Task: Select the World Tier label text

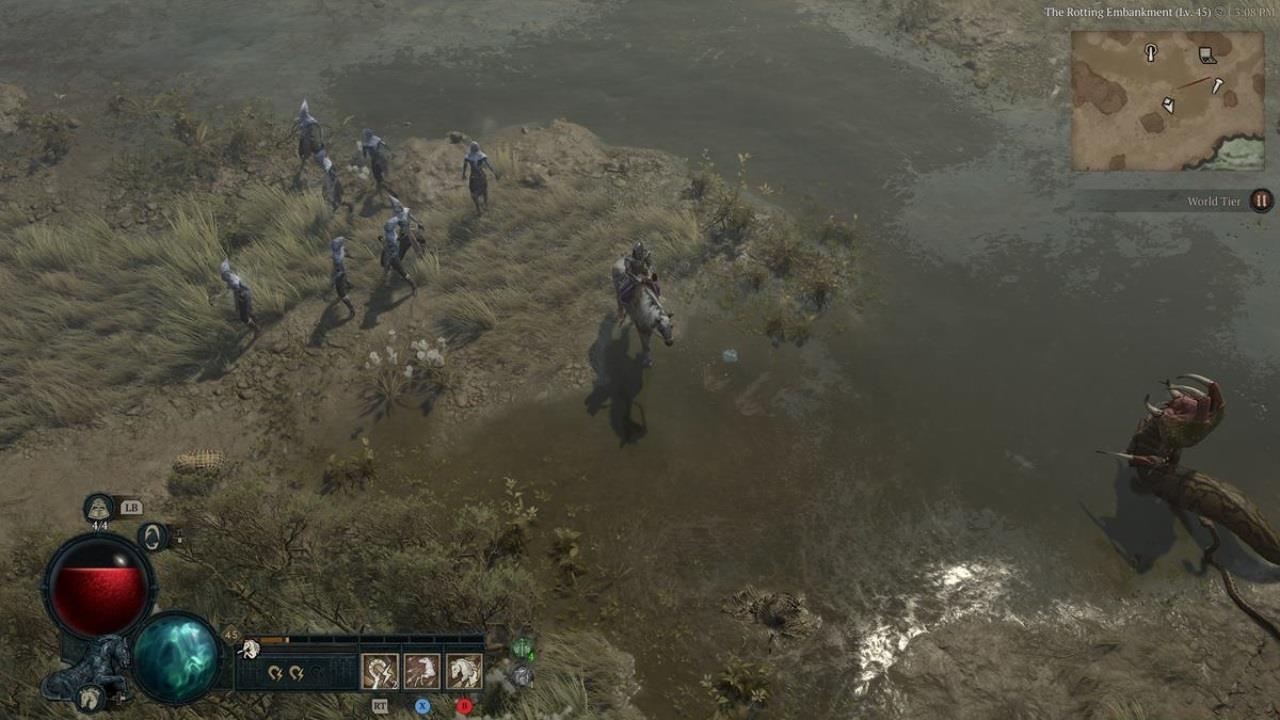Action: (x=1214, y=201)
